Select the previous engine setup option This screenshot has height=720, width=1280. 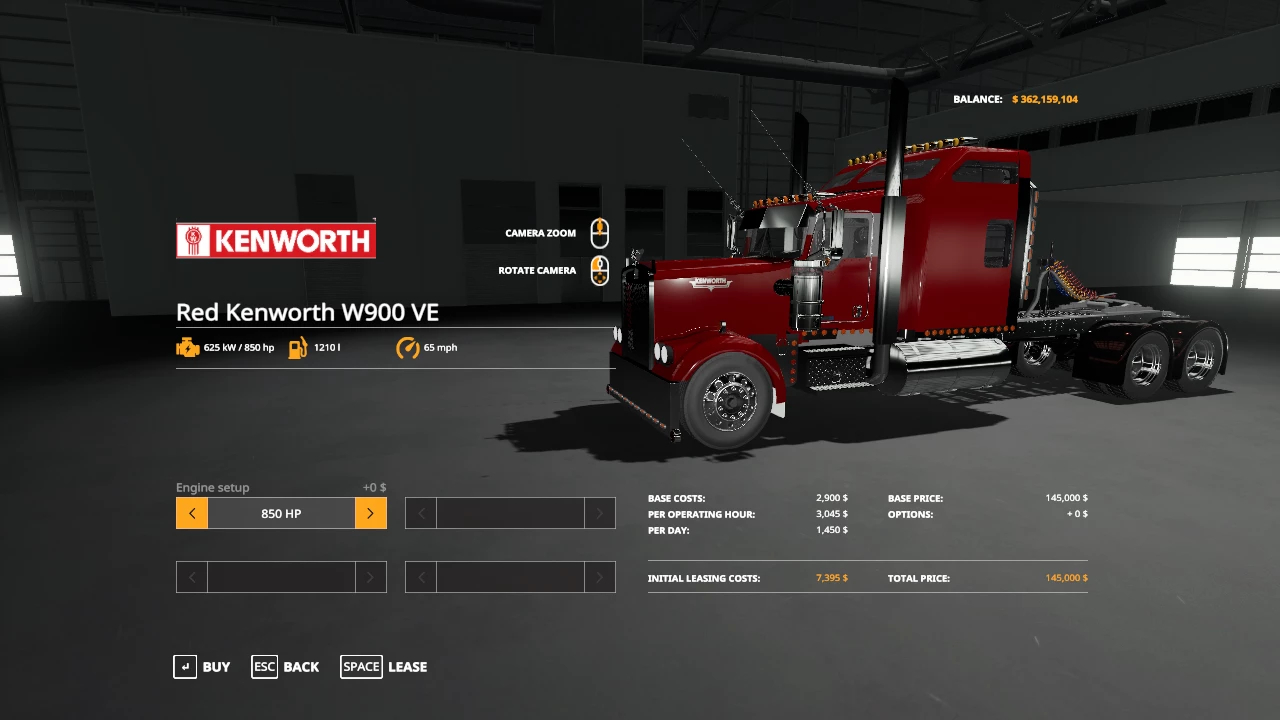coord(192,513)
